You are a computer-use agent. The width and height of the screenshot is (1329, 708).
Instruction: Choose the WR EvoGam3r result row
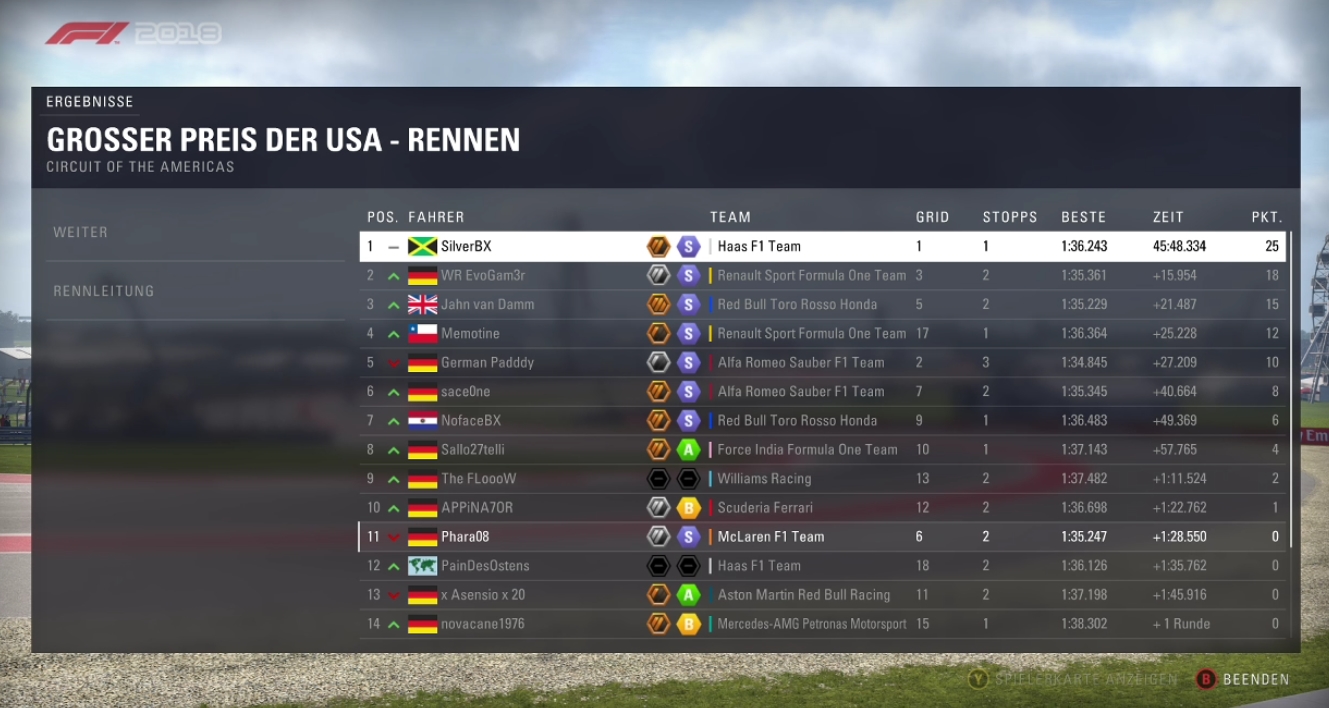point(822,275)
